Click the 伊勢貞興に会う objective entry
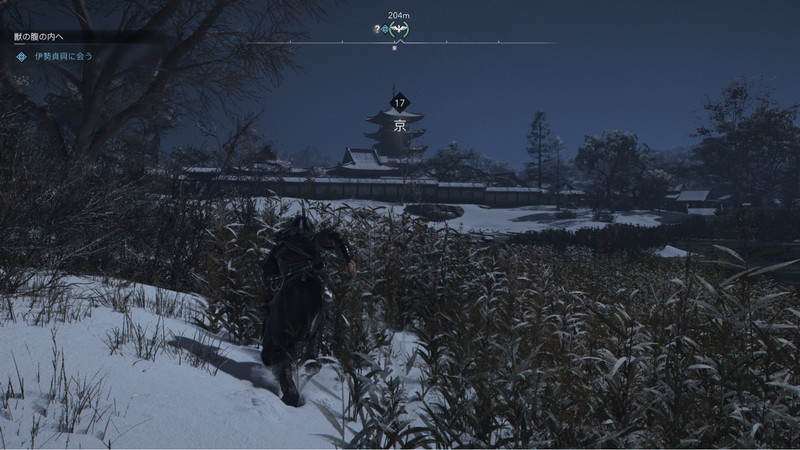Viewport: 800px width, 450px height. [63, 56]
